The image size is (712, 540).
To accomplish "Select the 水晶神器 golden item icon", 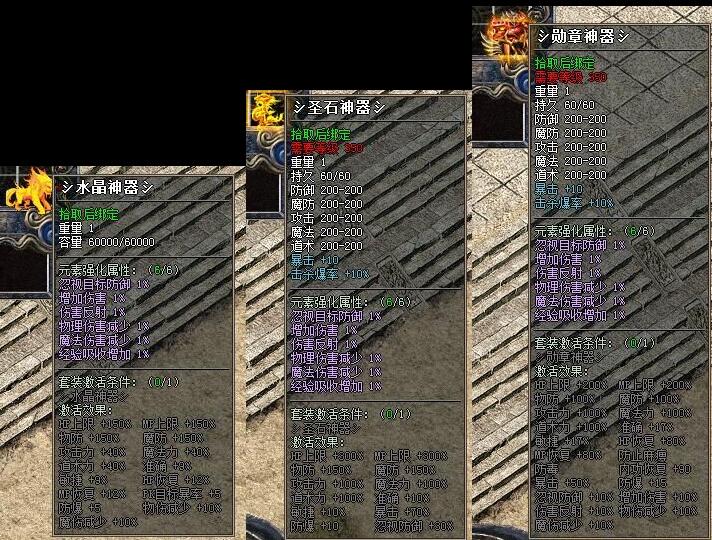I will tap(27, 190).
